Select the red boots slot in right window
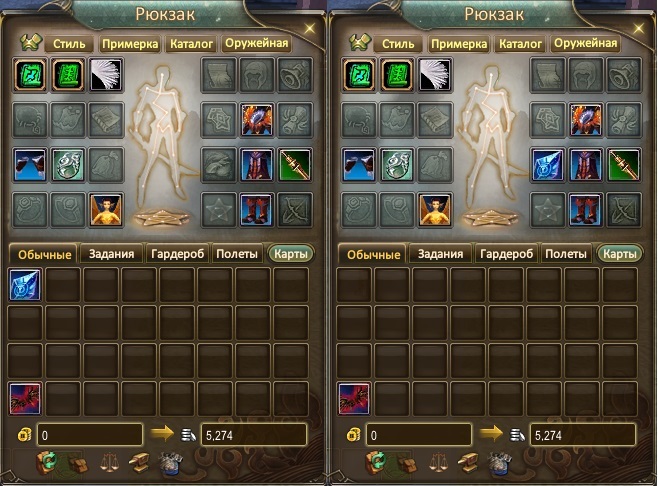This screenshot has width=658, height=486. point(584,207)
